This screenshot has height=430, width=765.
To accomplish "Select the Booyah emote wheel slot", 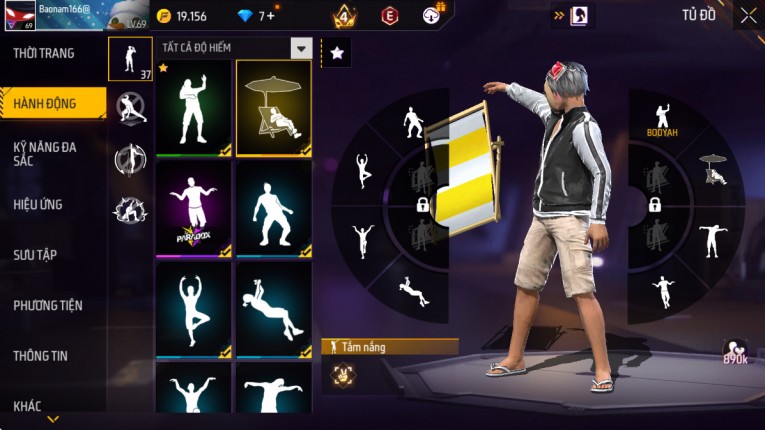I will coord(661,119).
